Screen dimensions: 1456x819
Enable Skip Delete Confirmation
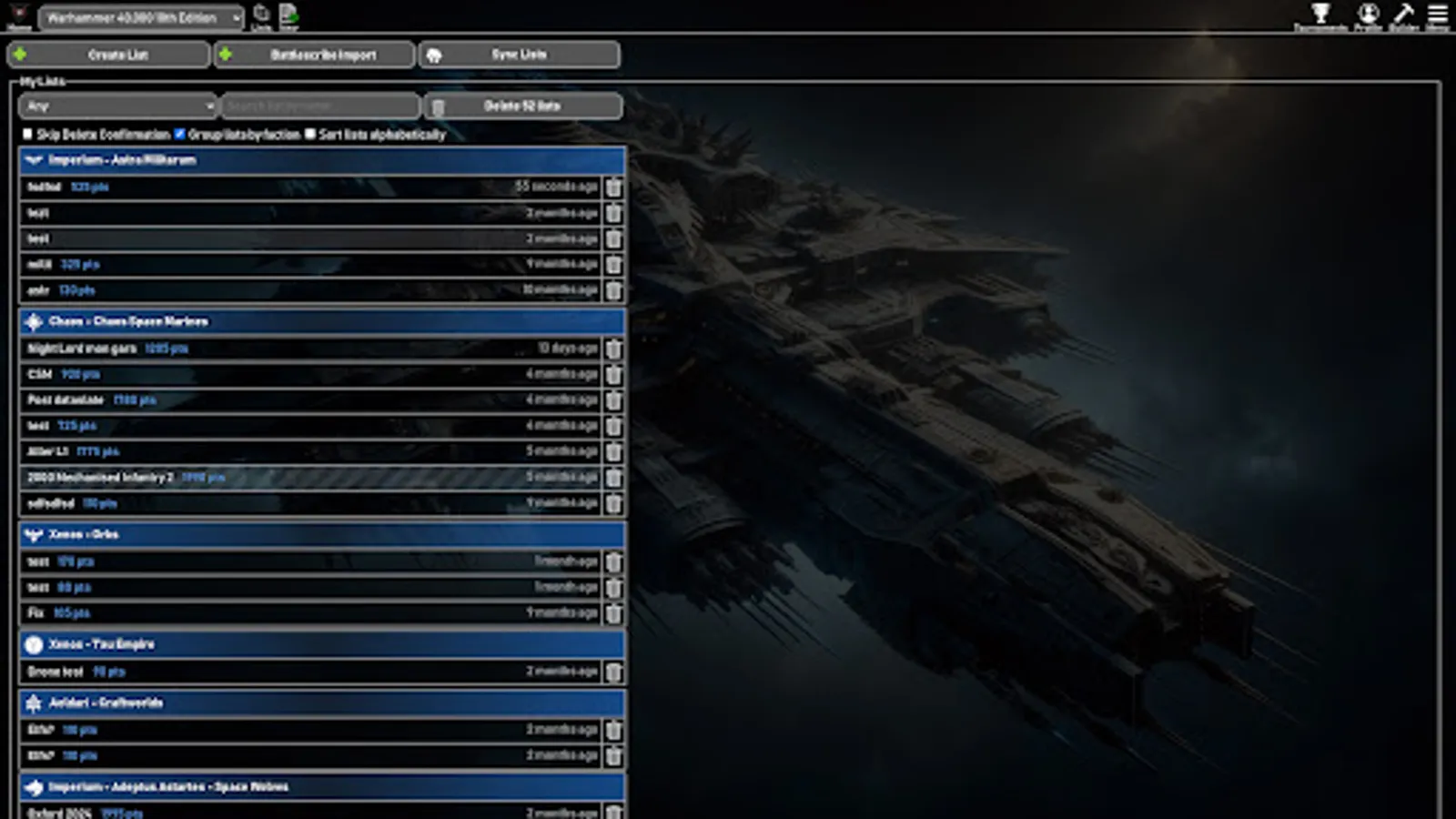(27, 134)
